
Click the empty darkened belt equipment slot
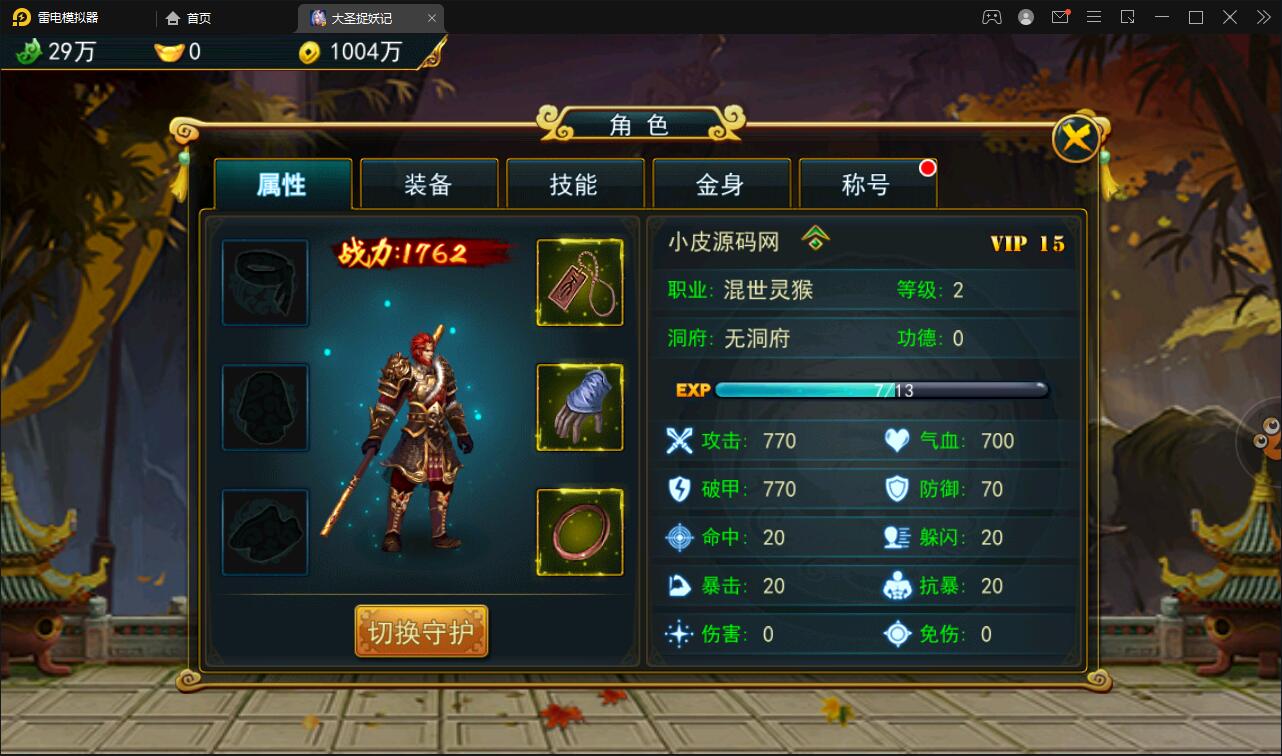[265, 281]
